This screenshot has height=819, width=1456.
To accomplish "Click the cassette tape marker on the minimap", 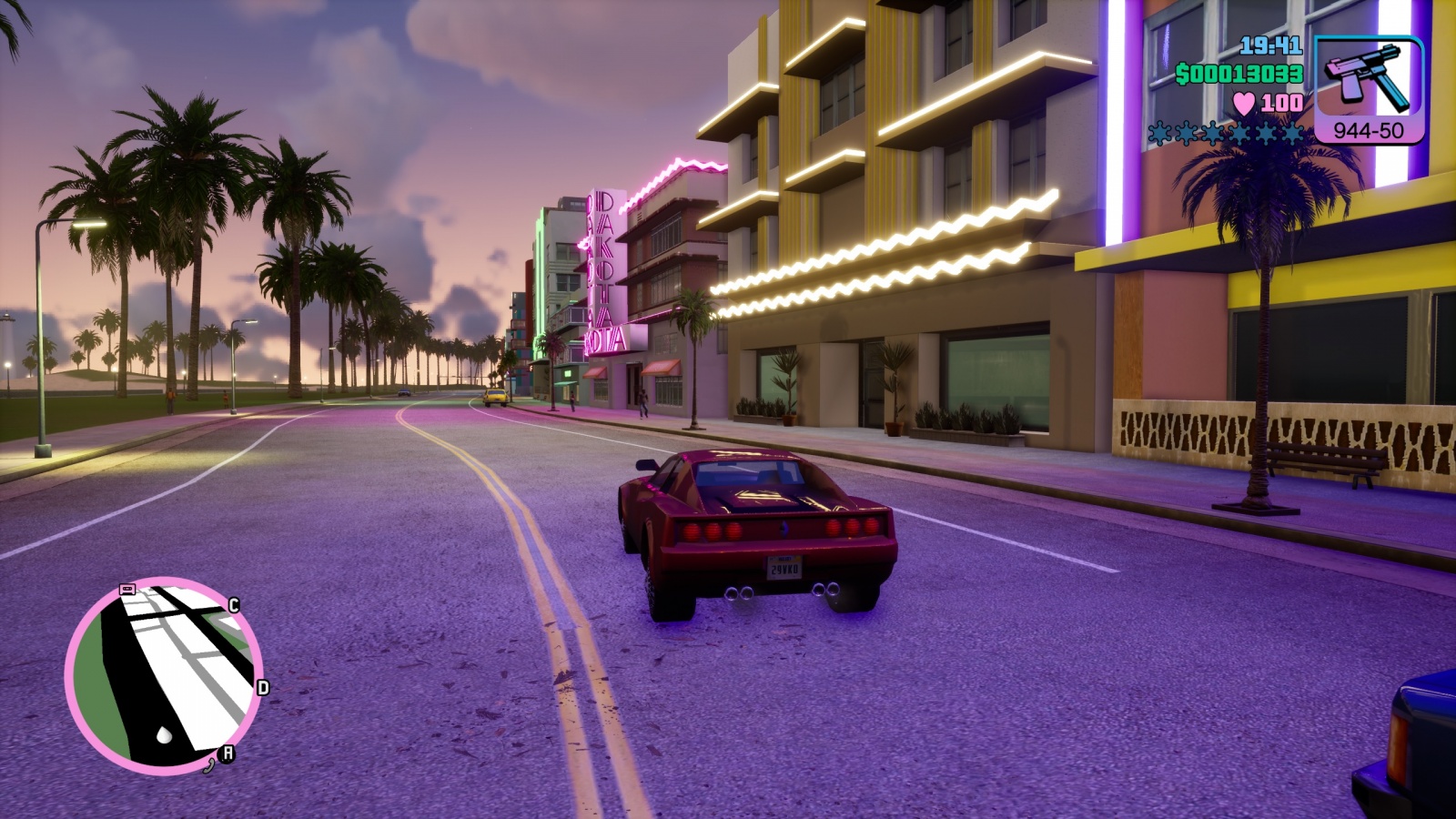I will coord(127,590).
